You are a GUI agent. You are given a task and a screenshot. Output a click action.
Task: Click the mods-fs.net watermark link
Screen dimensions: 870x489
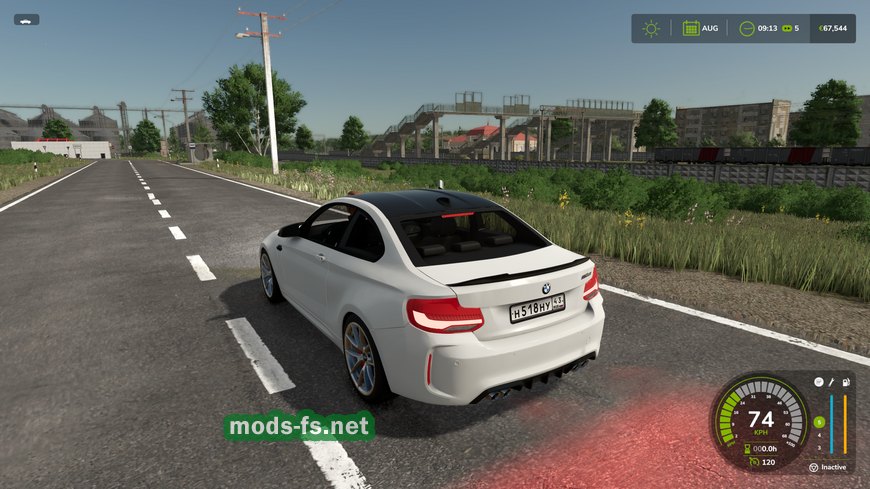tap(299, 427)
